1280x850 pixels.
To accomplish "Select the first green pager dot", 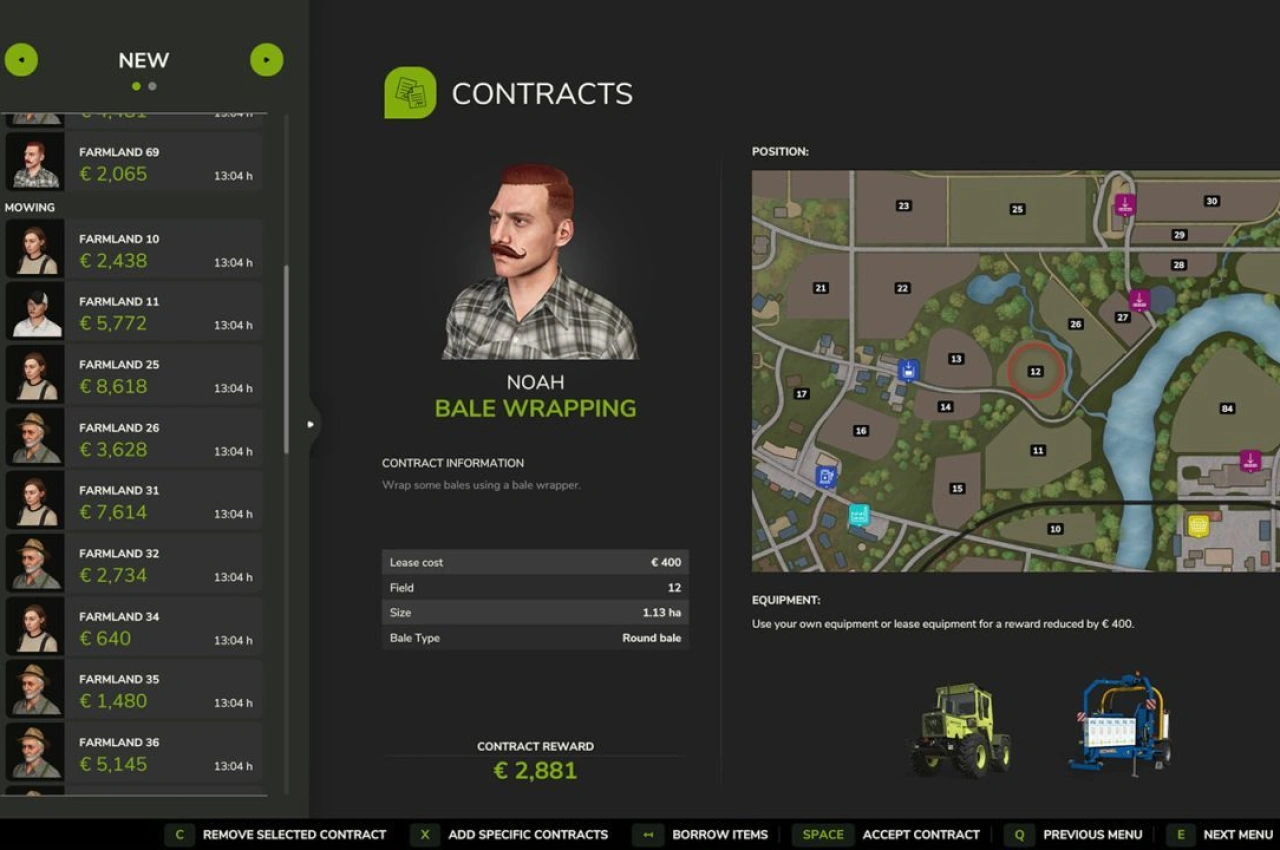I will point(134,86).
